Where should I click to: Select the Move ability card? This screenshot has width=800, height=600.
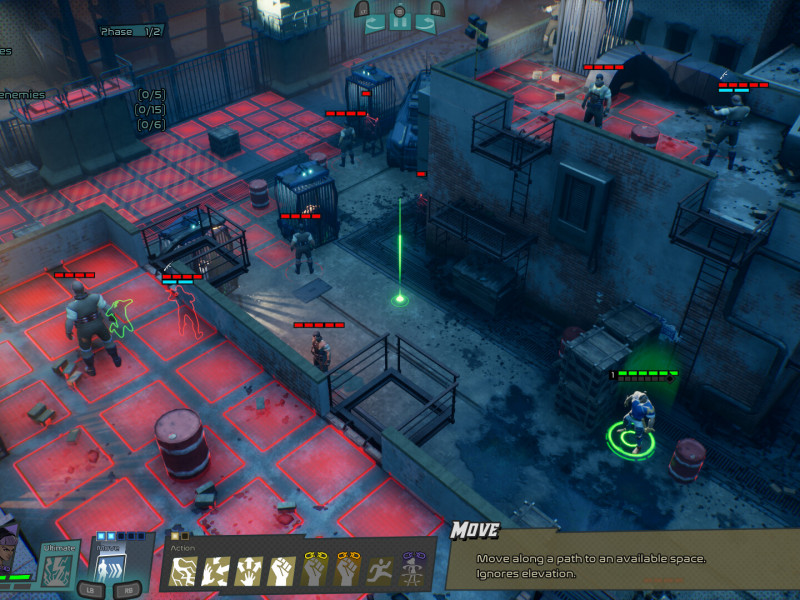coord(105,566)
